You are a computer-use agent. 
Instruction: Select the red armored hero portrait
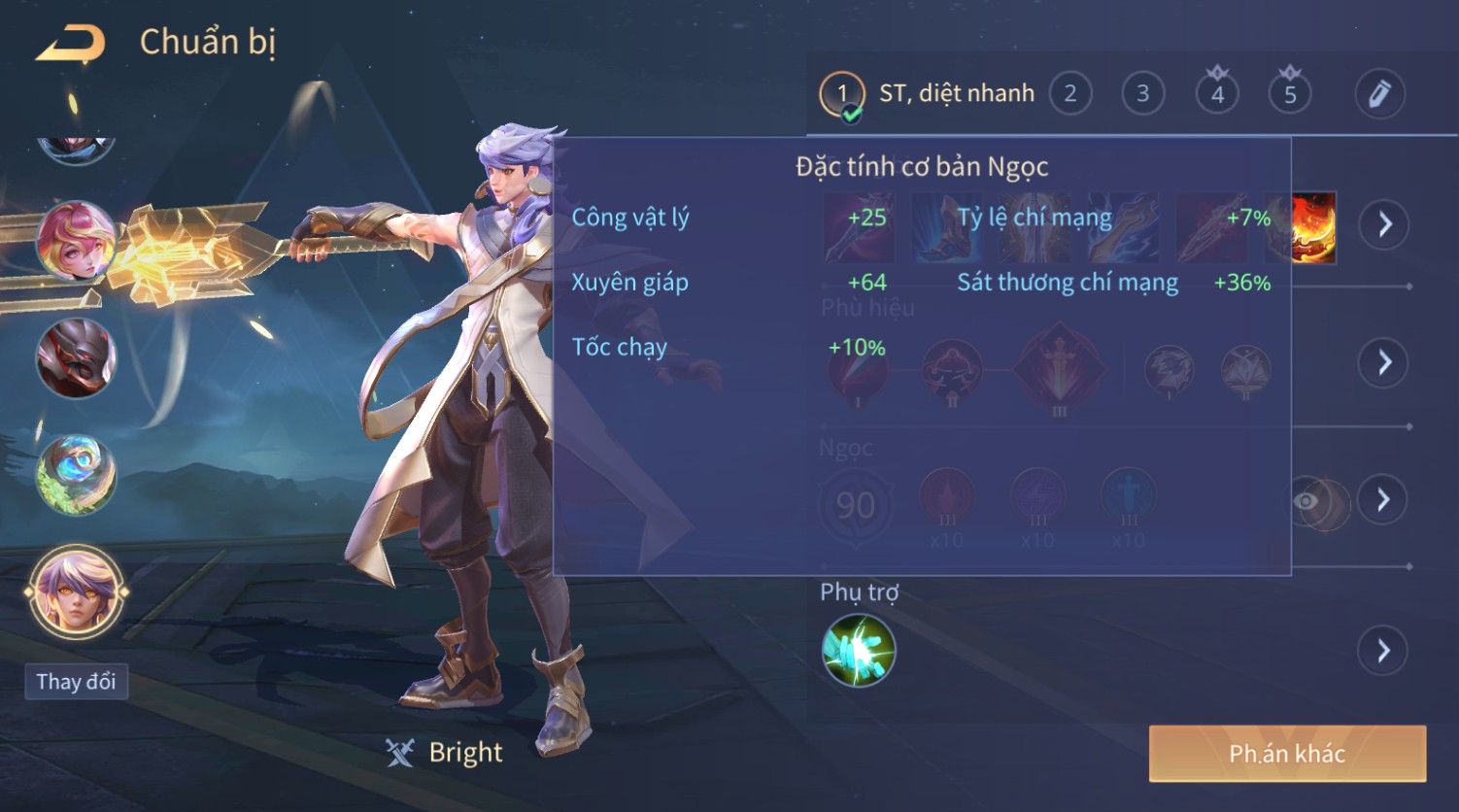point(76,357)
